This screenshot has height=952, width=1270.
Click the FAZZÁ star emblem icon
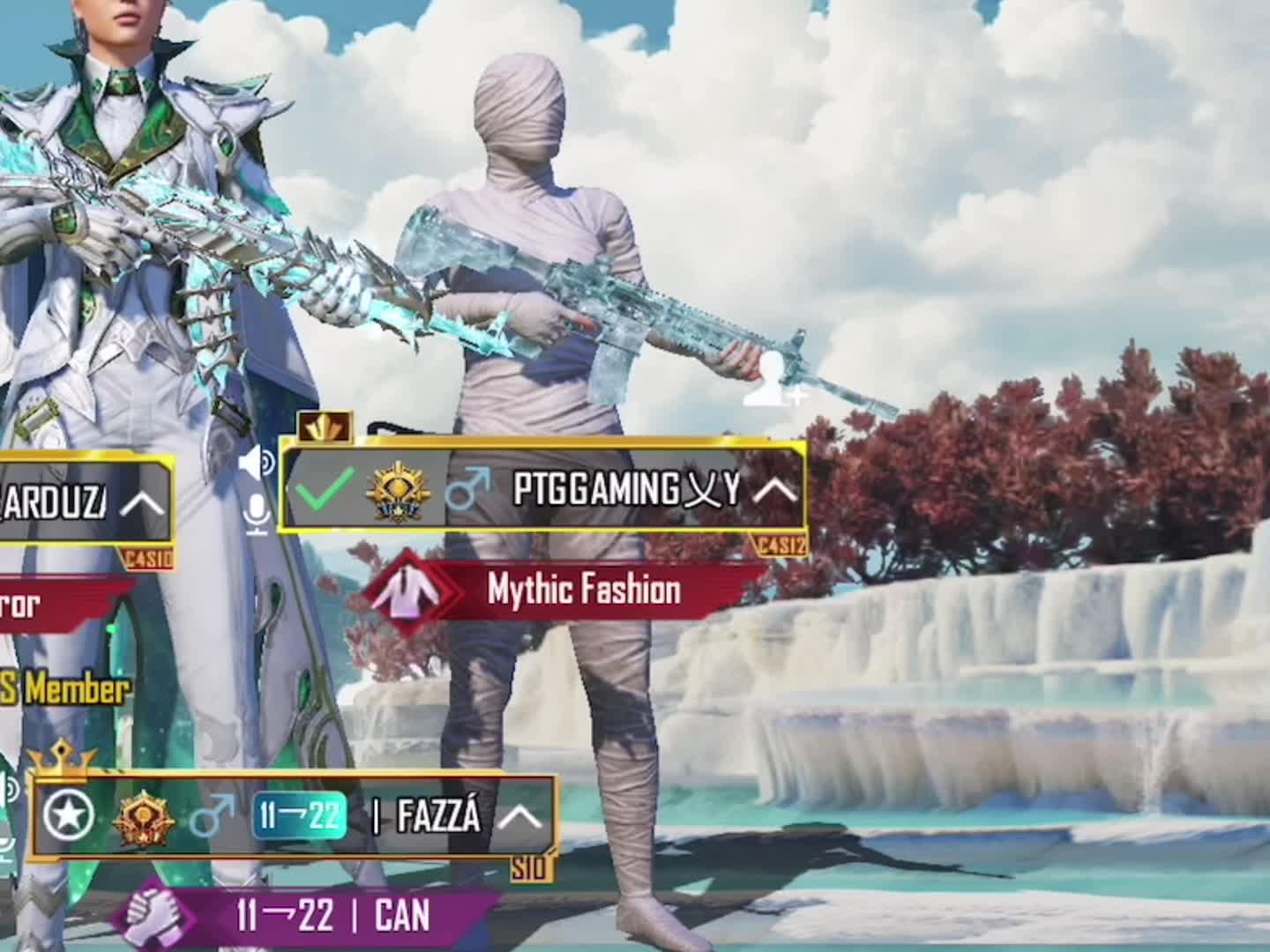[69, 816]
